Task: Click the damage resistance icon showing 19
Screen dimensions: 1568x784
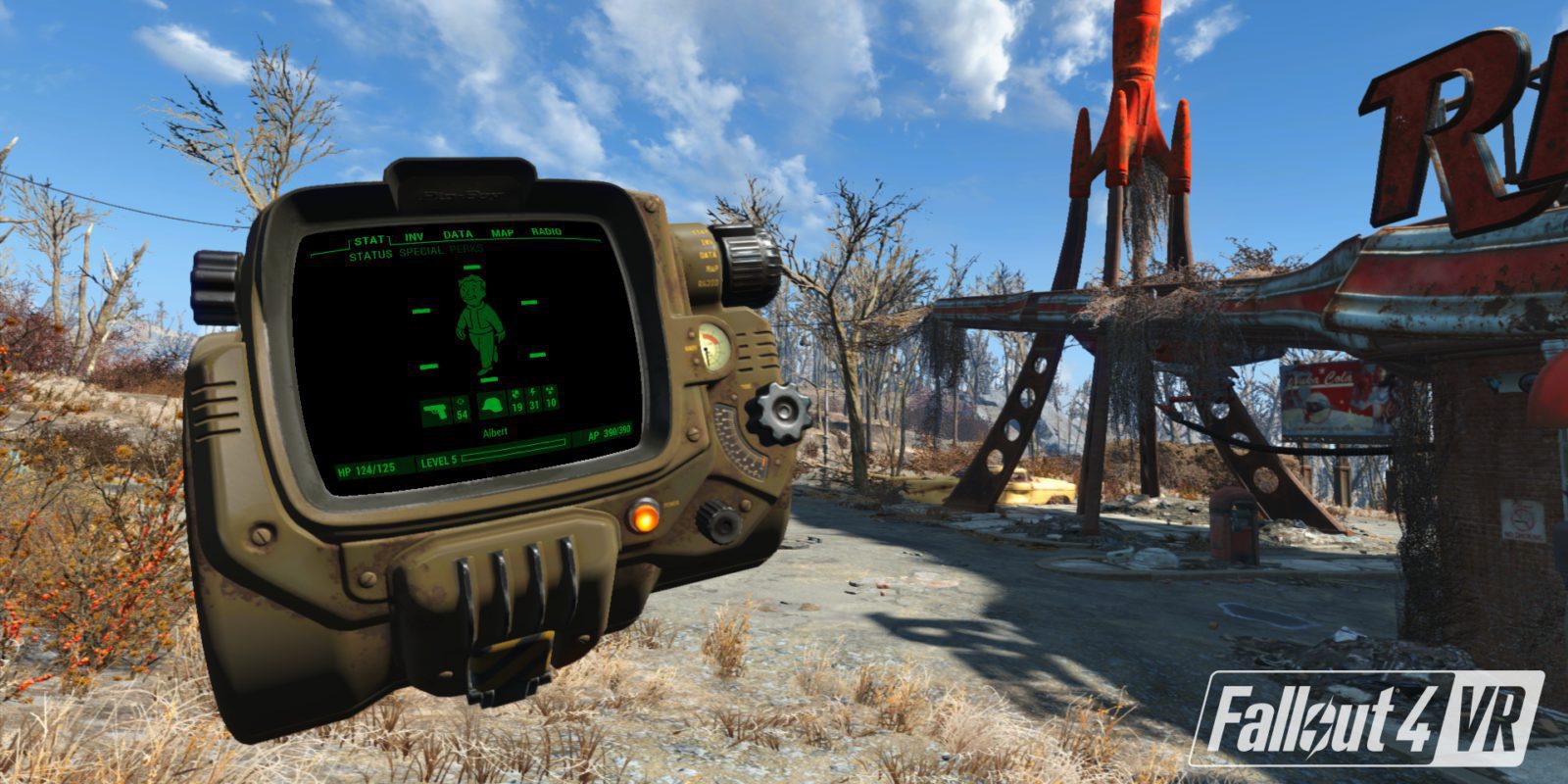Action: tap(517, 401)
